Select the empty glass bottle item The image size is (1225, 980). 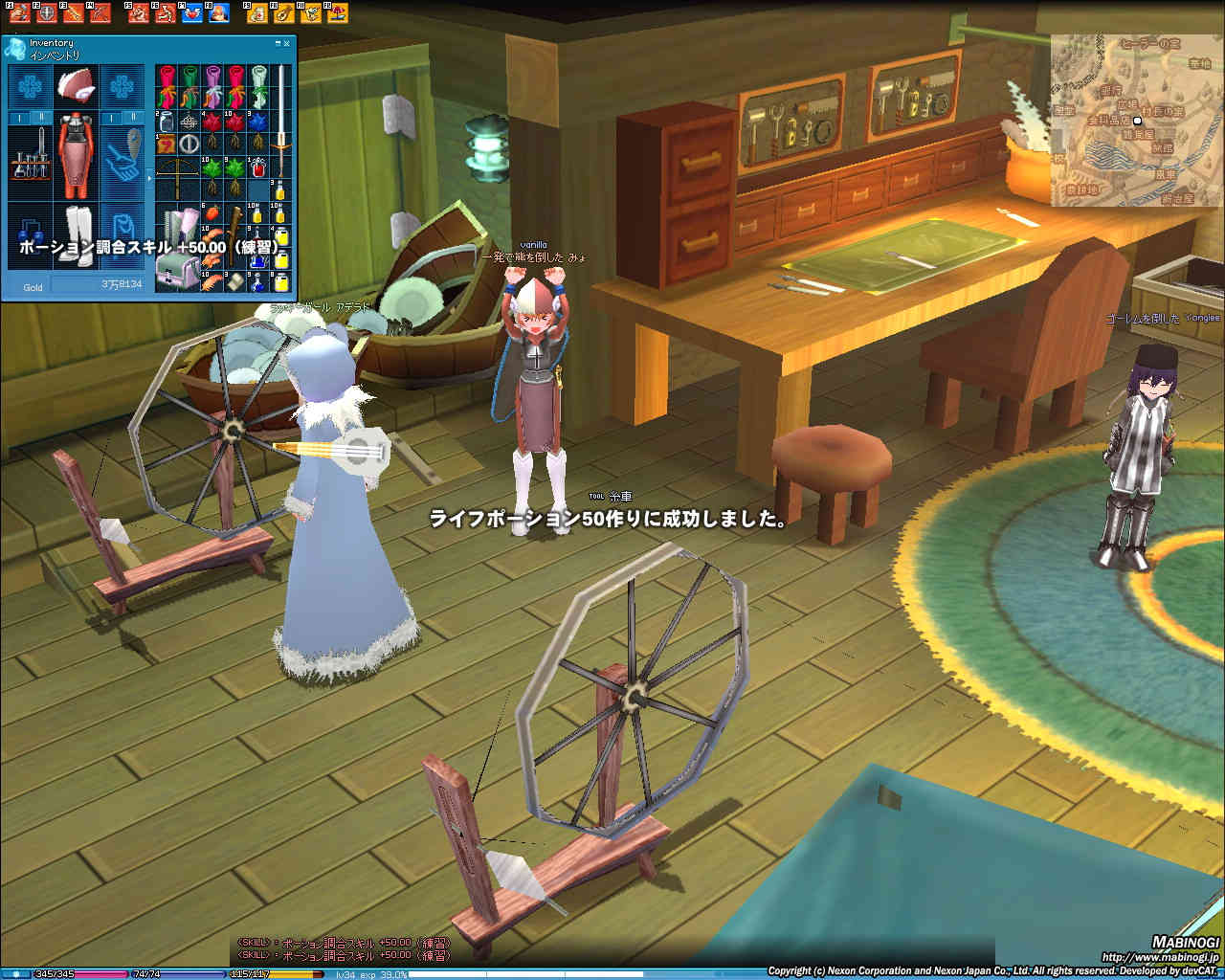[x=167, y=122]
